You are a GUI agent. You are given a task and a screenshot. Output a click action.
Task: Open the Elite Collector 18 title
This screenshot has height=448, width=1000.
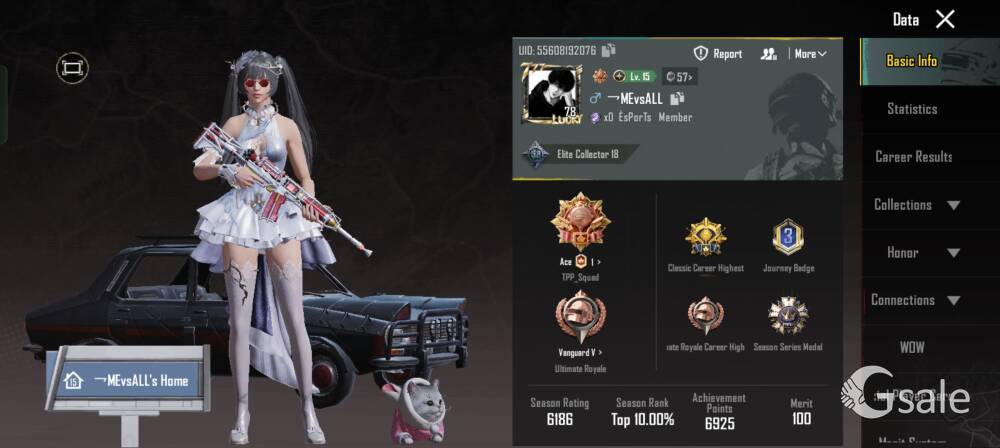point(576,155)
